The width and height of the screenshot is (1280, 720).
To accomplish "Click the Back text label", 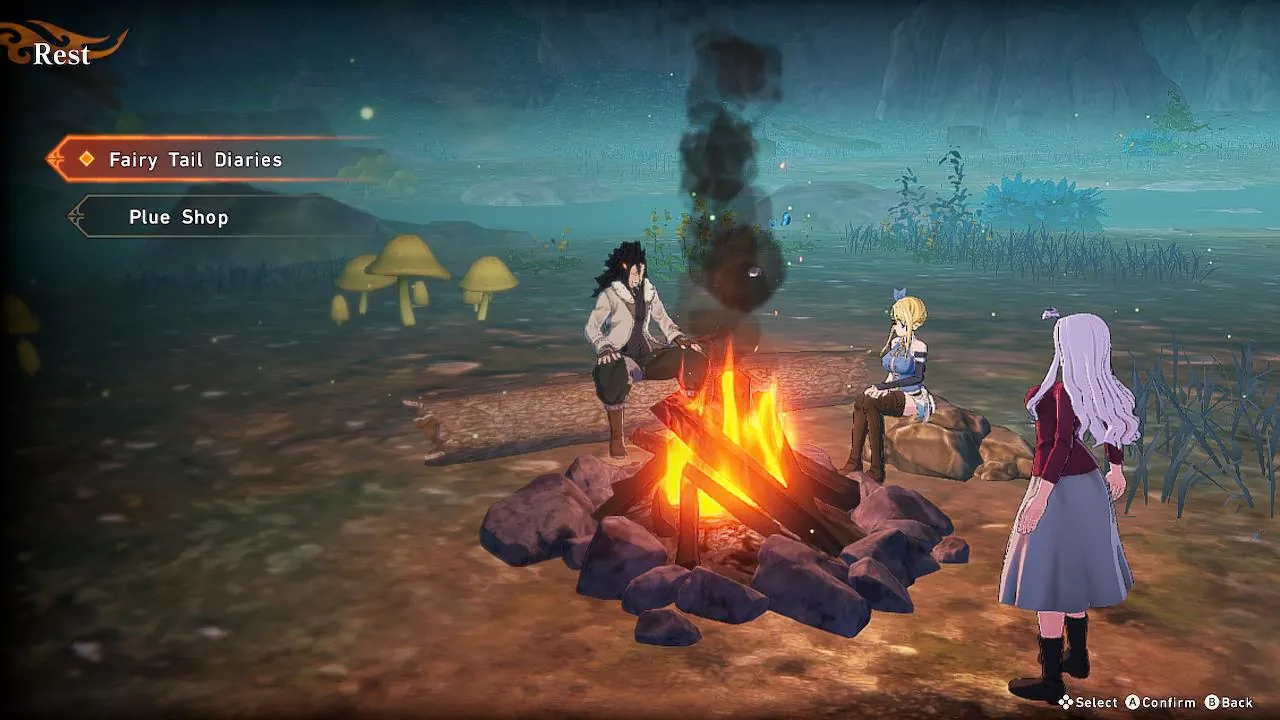I will coord(1240,703).
